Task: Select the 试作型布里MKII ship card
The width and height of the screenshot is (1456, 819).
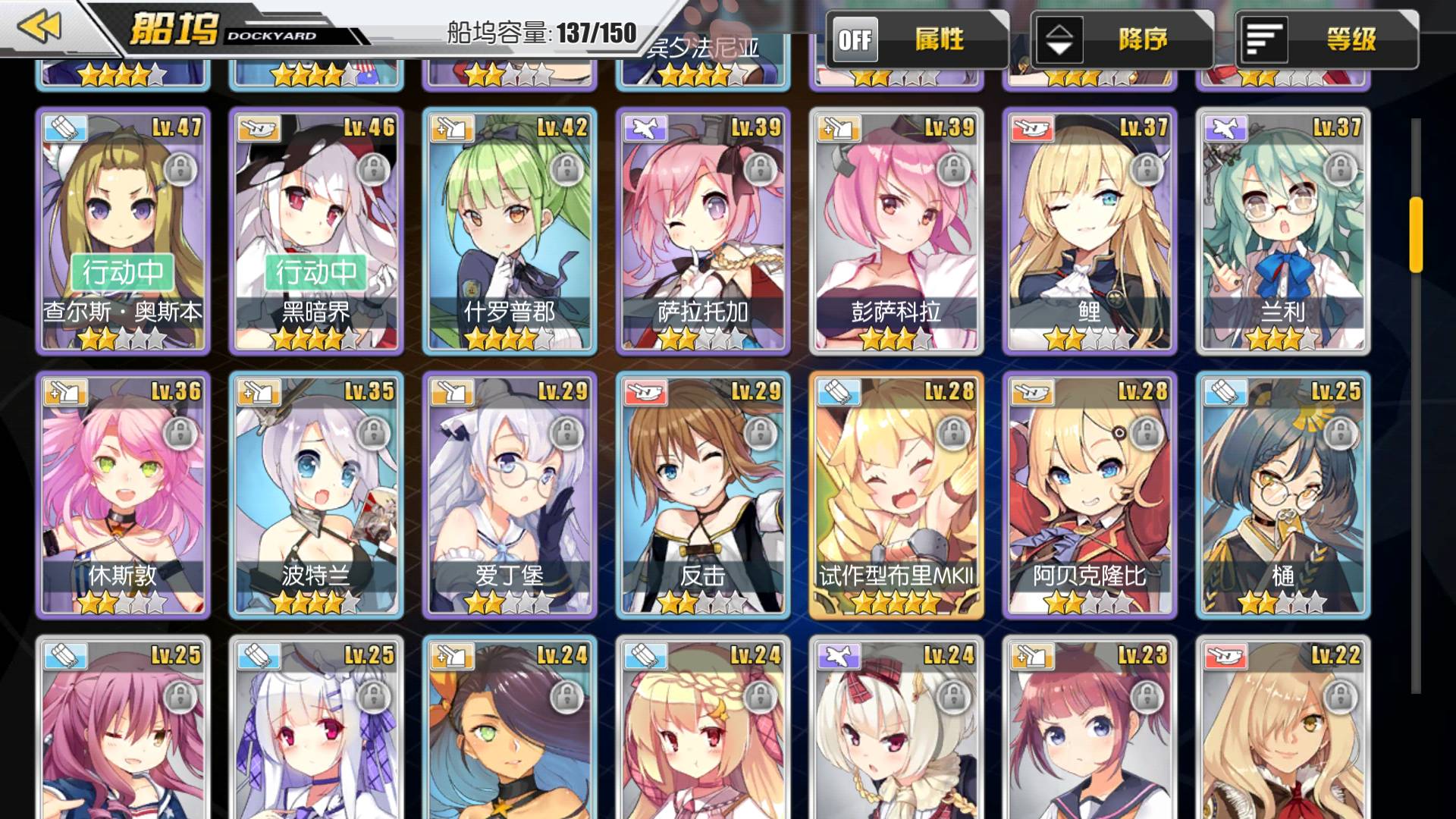Action: (896, 495)
